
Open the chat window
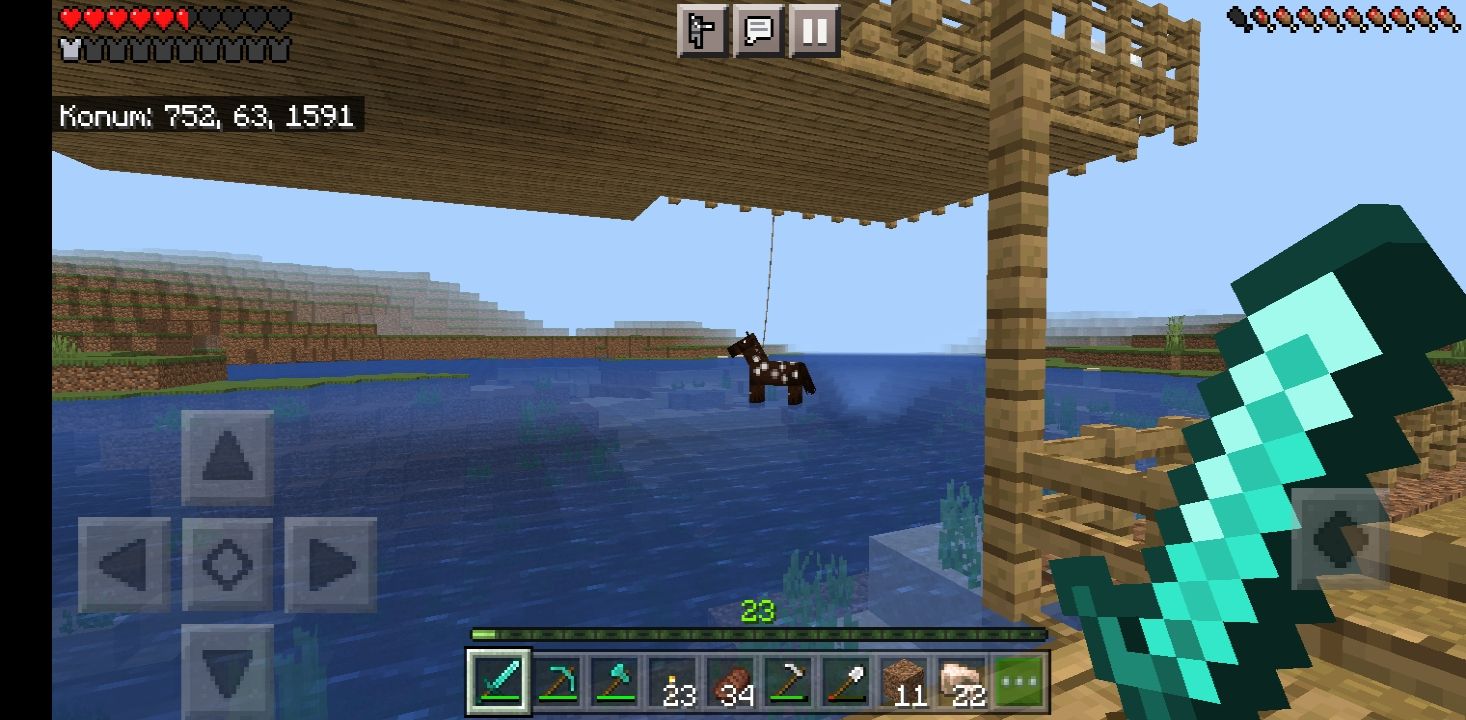(759, 33)
